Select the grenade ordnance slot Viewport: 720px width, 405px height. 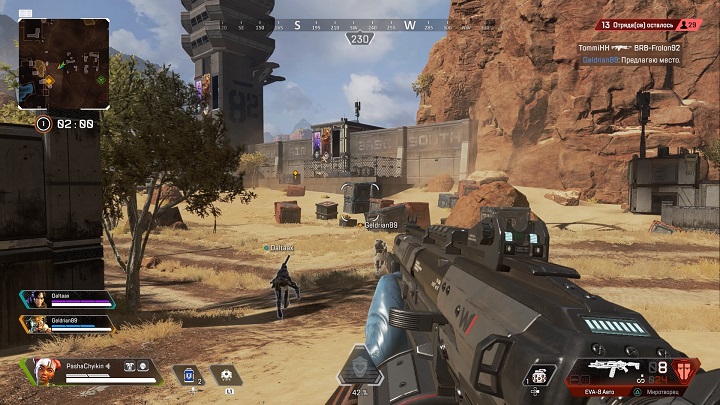pyautogui.click(x=541, y=375)
